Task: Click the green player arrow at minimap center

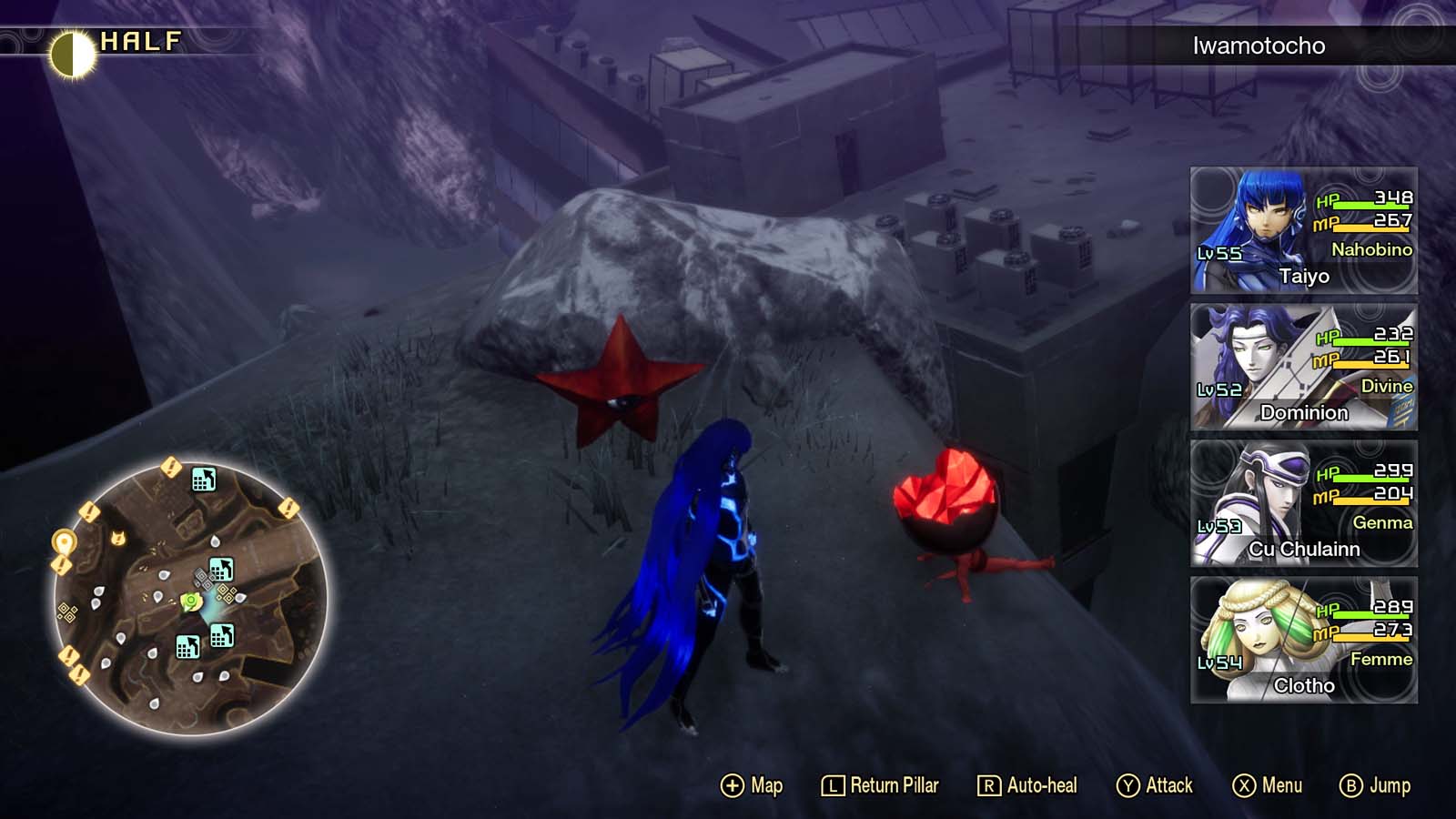Action: pos(190,602)
